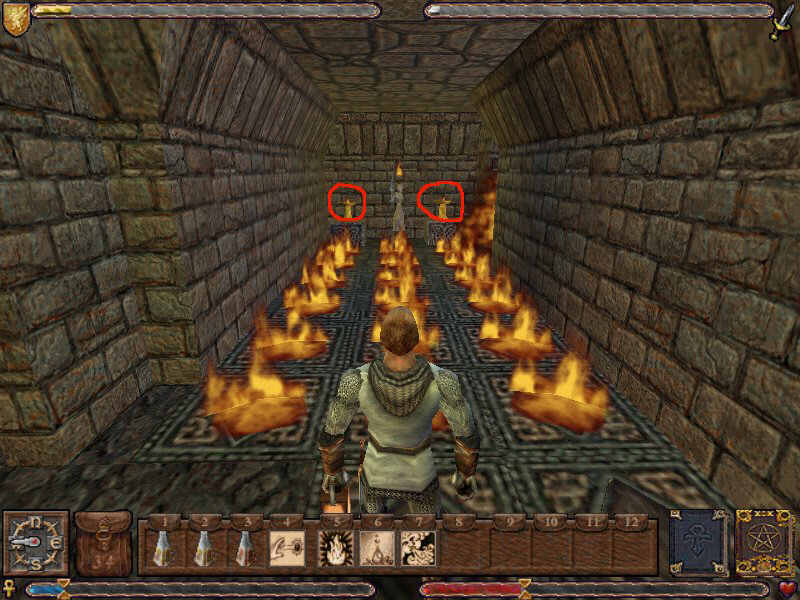Select the figure spell icon in slot 6
Viewport: 800px width, 600px height.
[375, 547]
